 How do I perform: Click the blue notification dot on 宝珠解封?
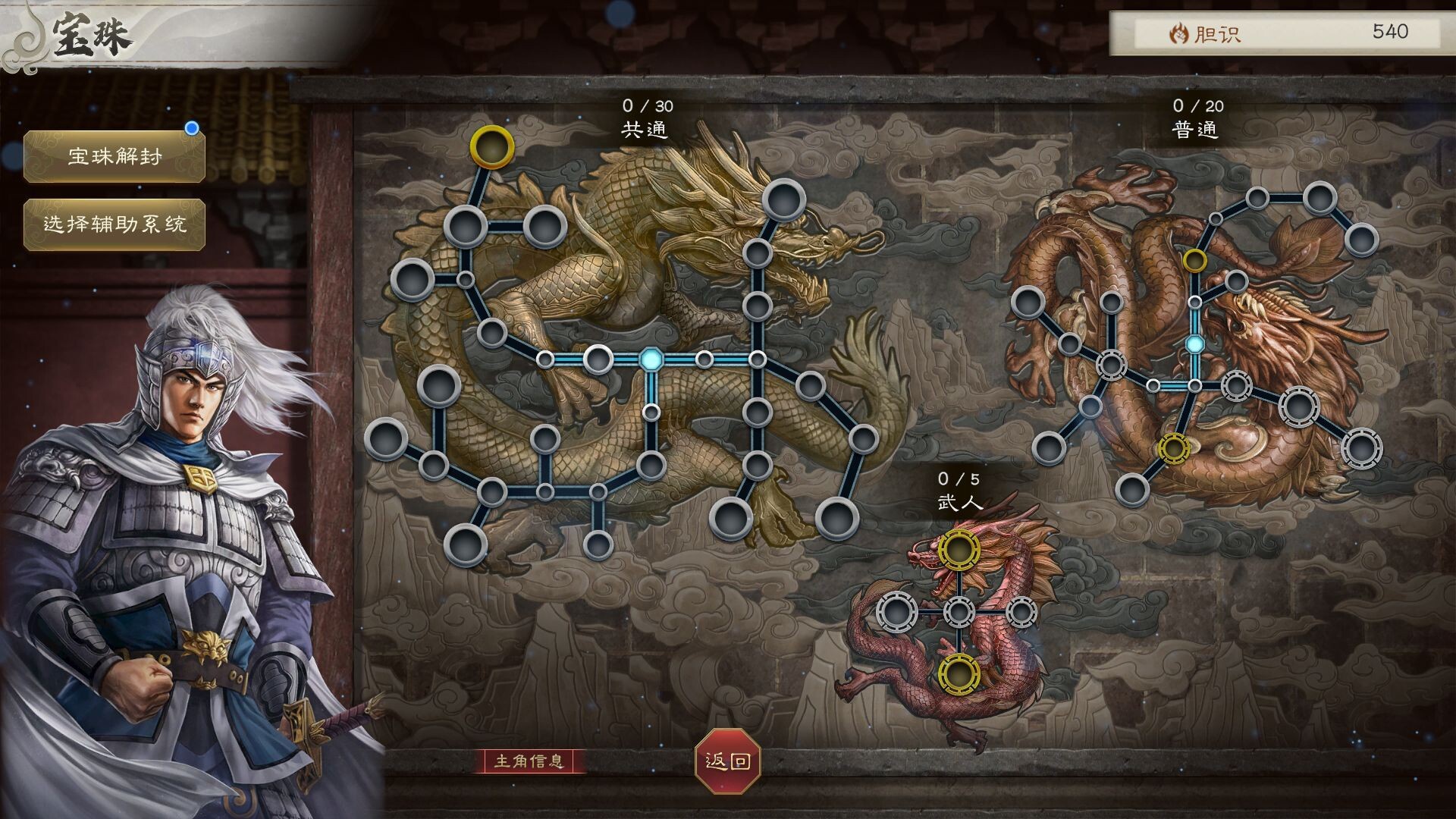tap(193, 129)
